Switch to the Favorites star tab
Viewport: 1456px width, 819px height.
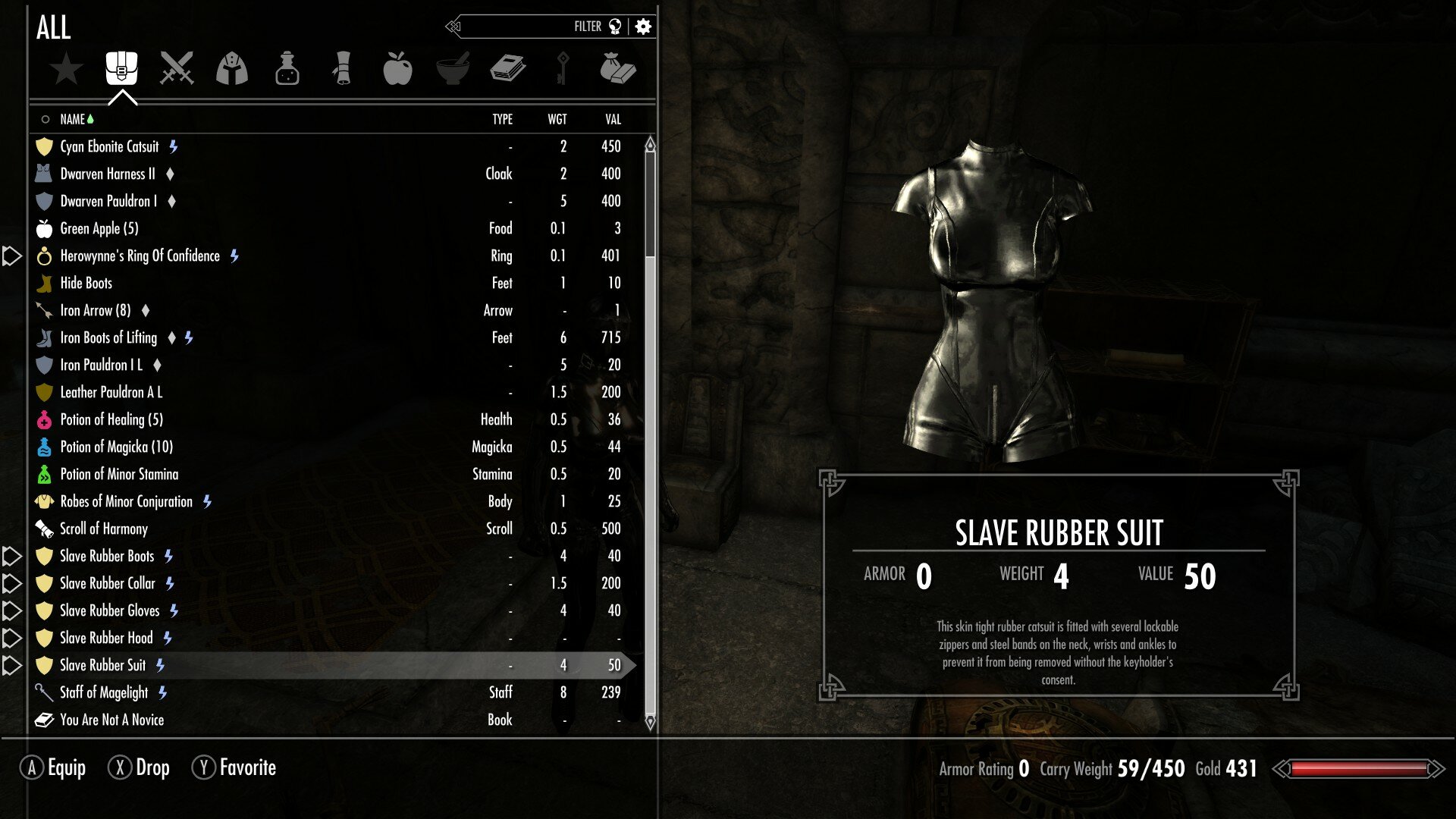67,69
